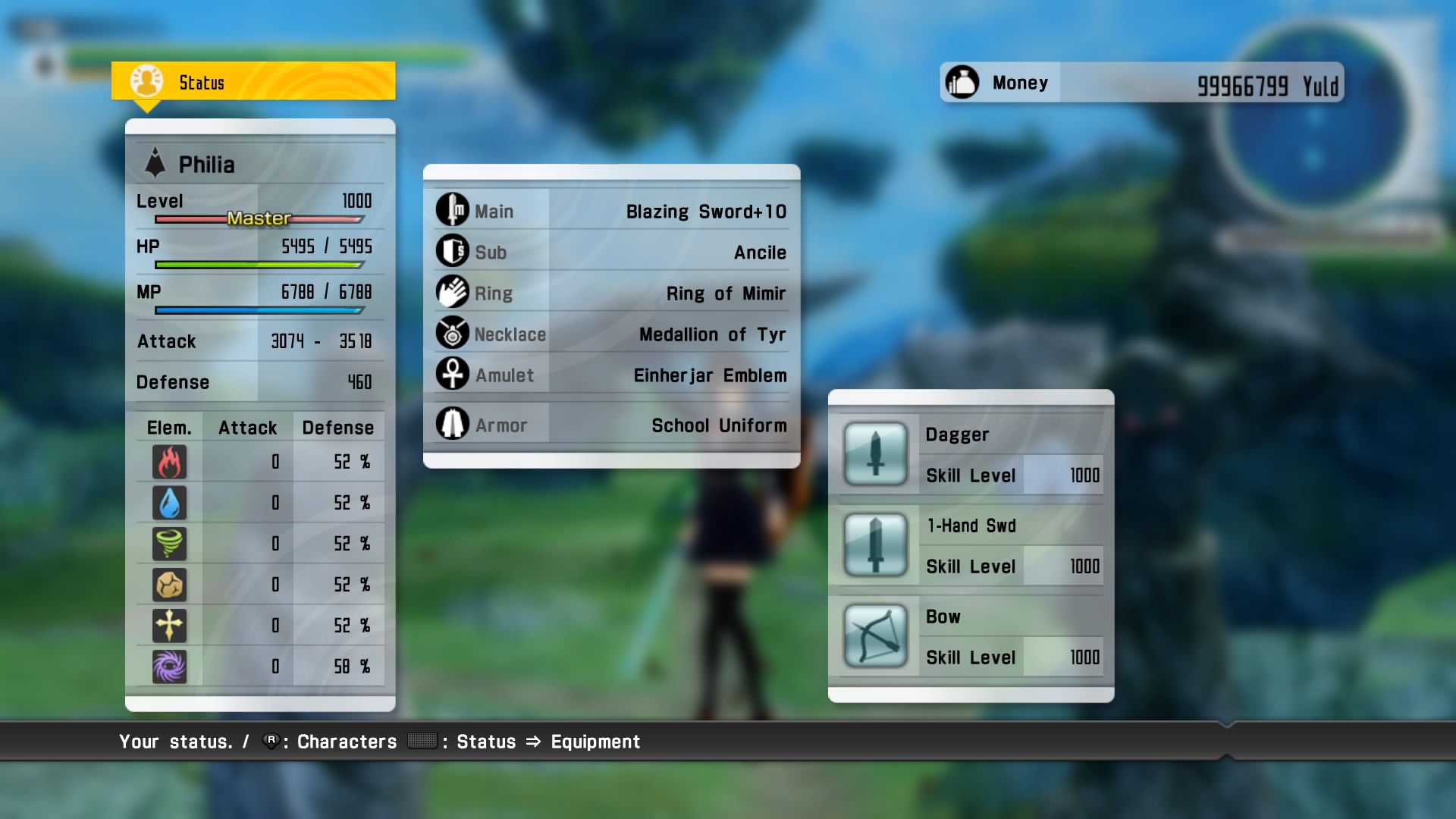Select the wind element icon
The height and width of the screenshot is (819, 1456).
tap(170, 544)
